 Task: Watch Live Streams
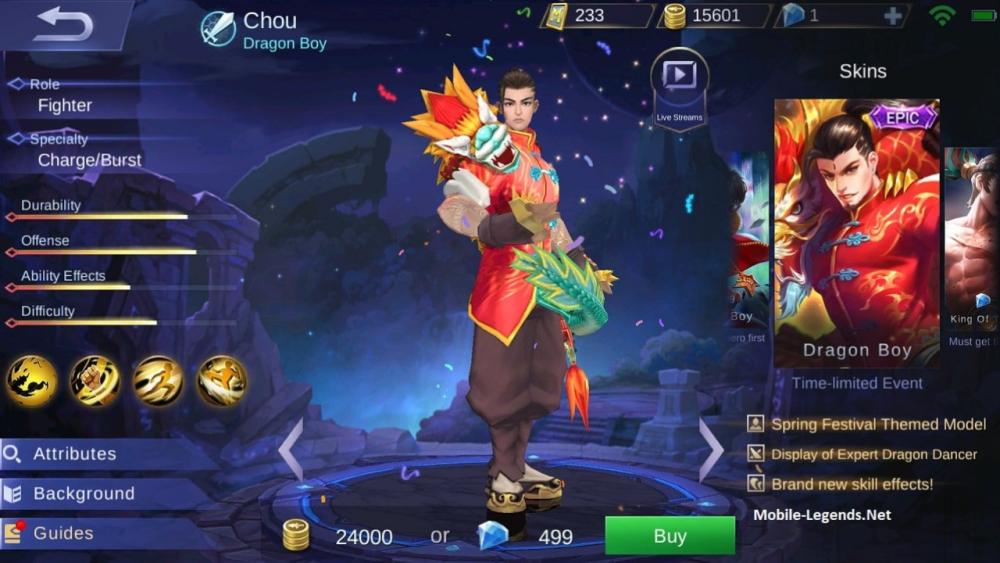click(x=679, y=85)
